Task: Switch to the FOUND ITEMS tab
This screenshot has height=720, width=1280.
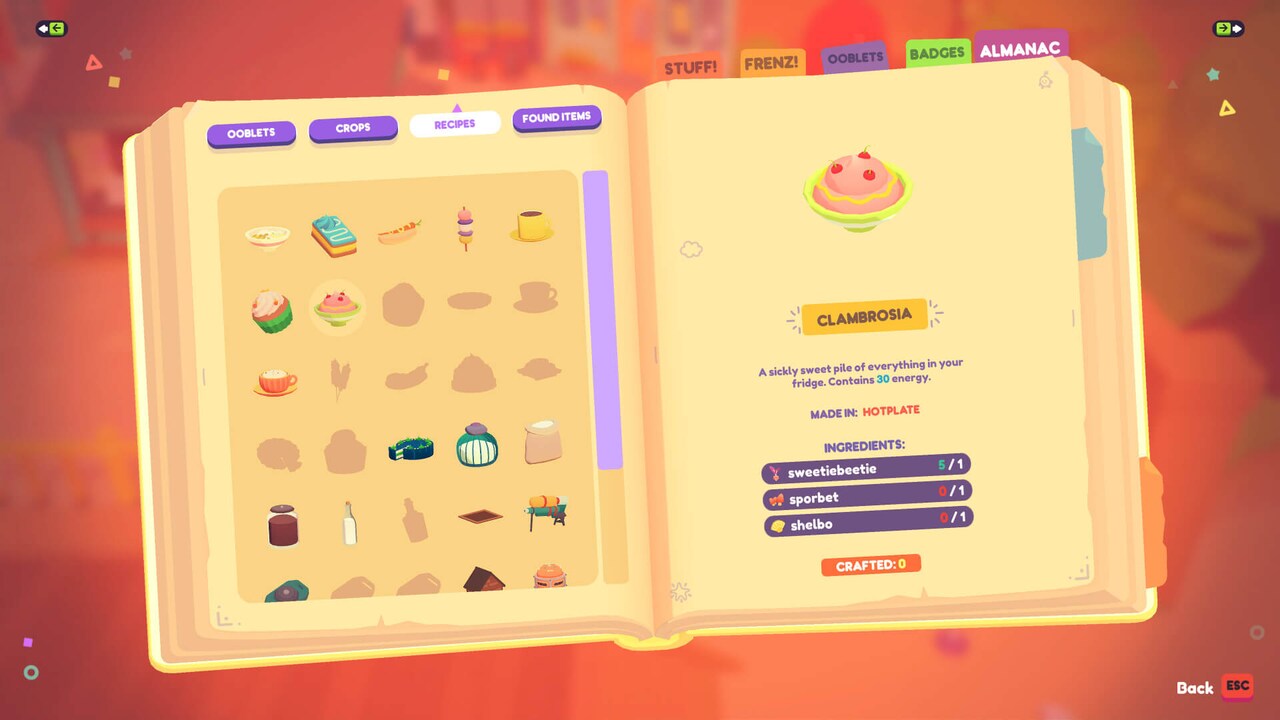Action: pos(556,118)
